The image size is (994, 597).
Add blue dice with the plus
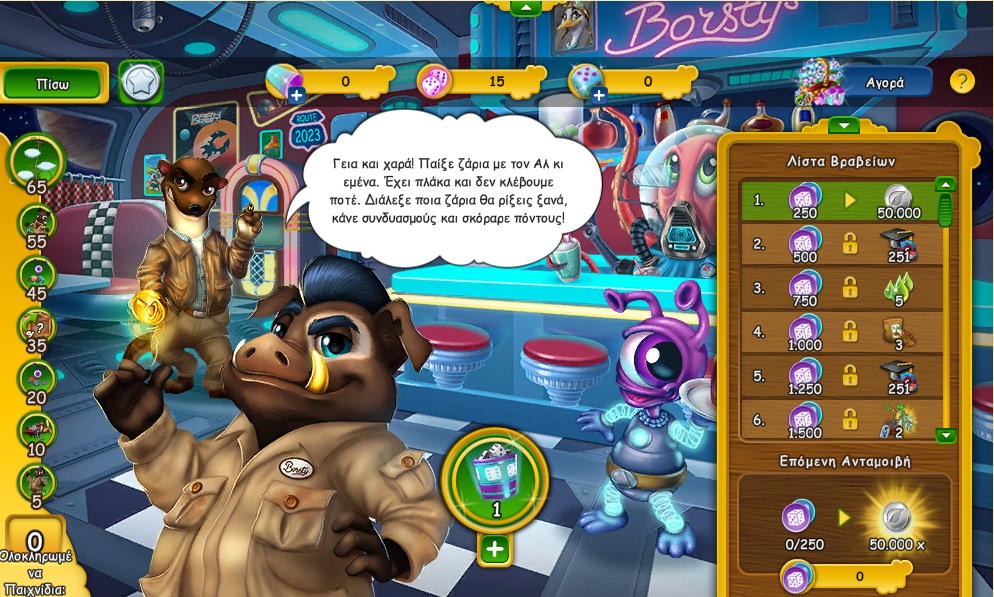[x=599, y=95]
